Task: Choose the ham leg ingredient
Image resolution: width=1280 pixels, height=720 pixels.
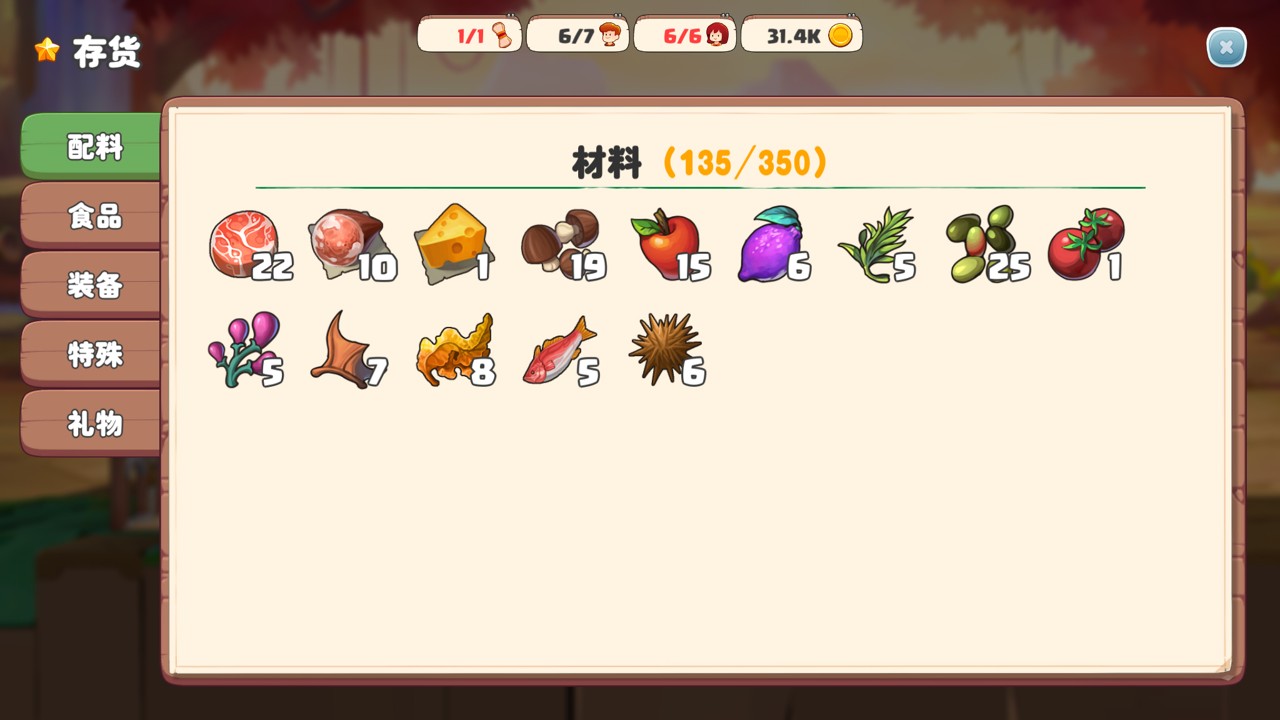Action: tap(346, 245)
